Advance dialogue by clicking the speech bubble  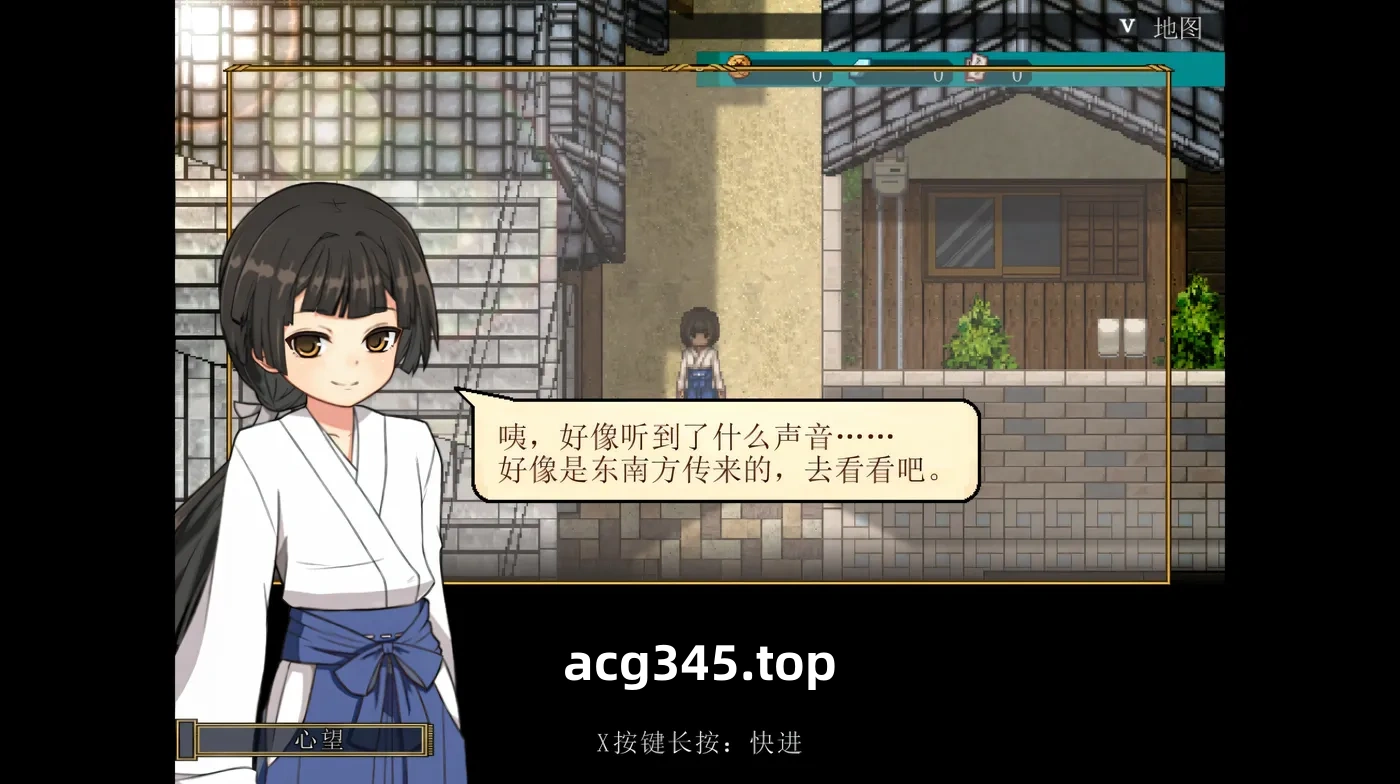(x=720, y=450)
